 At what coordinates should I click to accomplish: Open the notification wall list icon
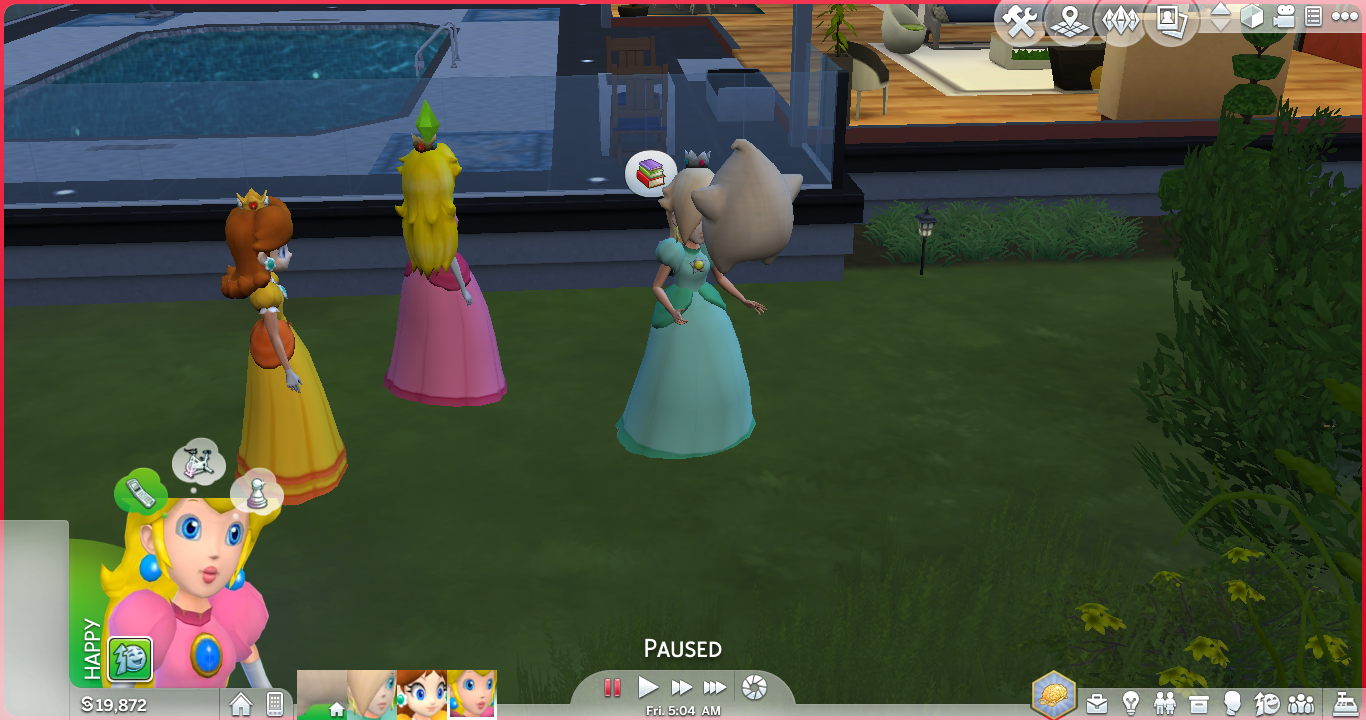tap(1315, 17)
